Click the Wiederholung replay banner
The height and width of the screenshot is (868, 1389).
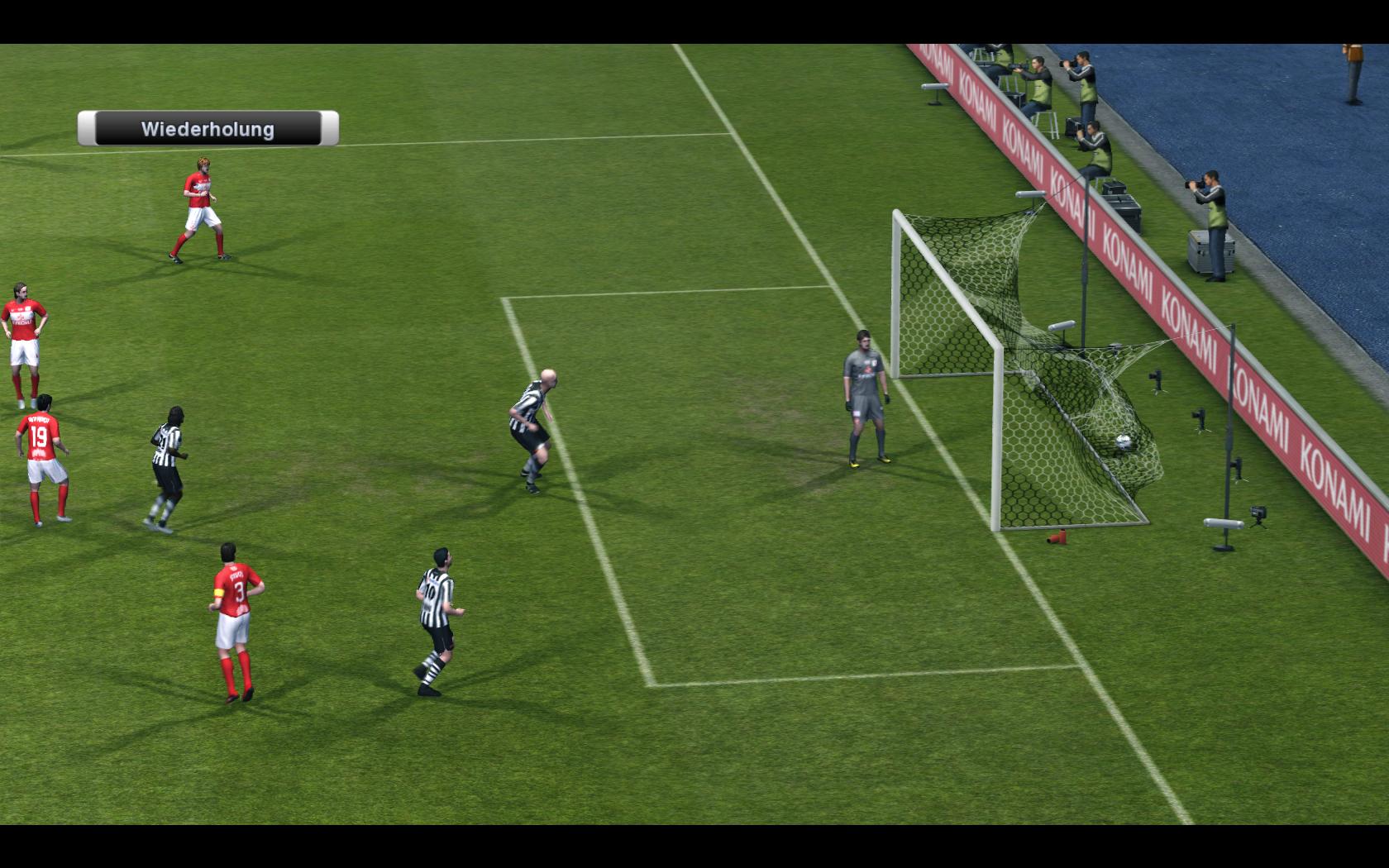(208, 129)
